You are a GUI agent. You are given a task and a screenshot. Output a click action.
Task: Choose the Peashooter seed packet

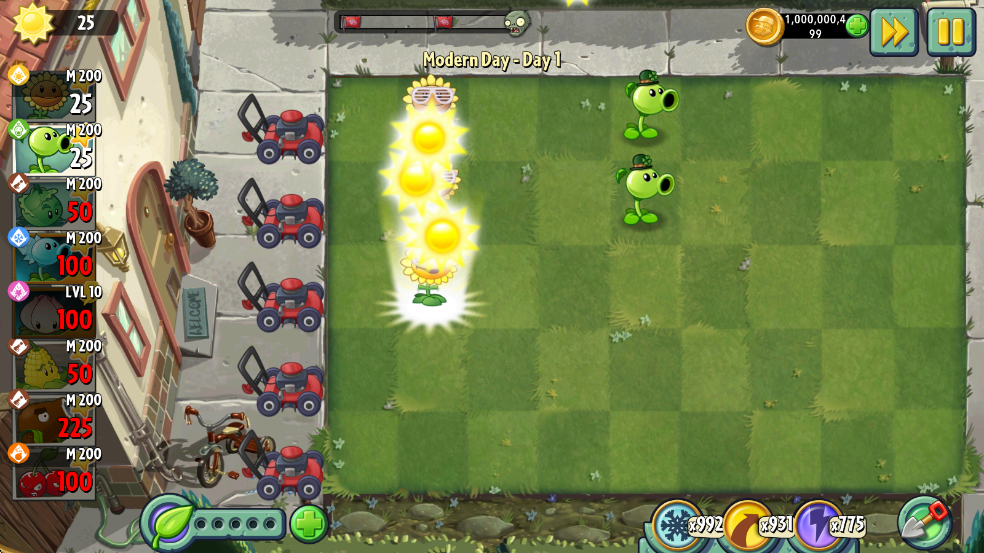click(55, 149)
